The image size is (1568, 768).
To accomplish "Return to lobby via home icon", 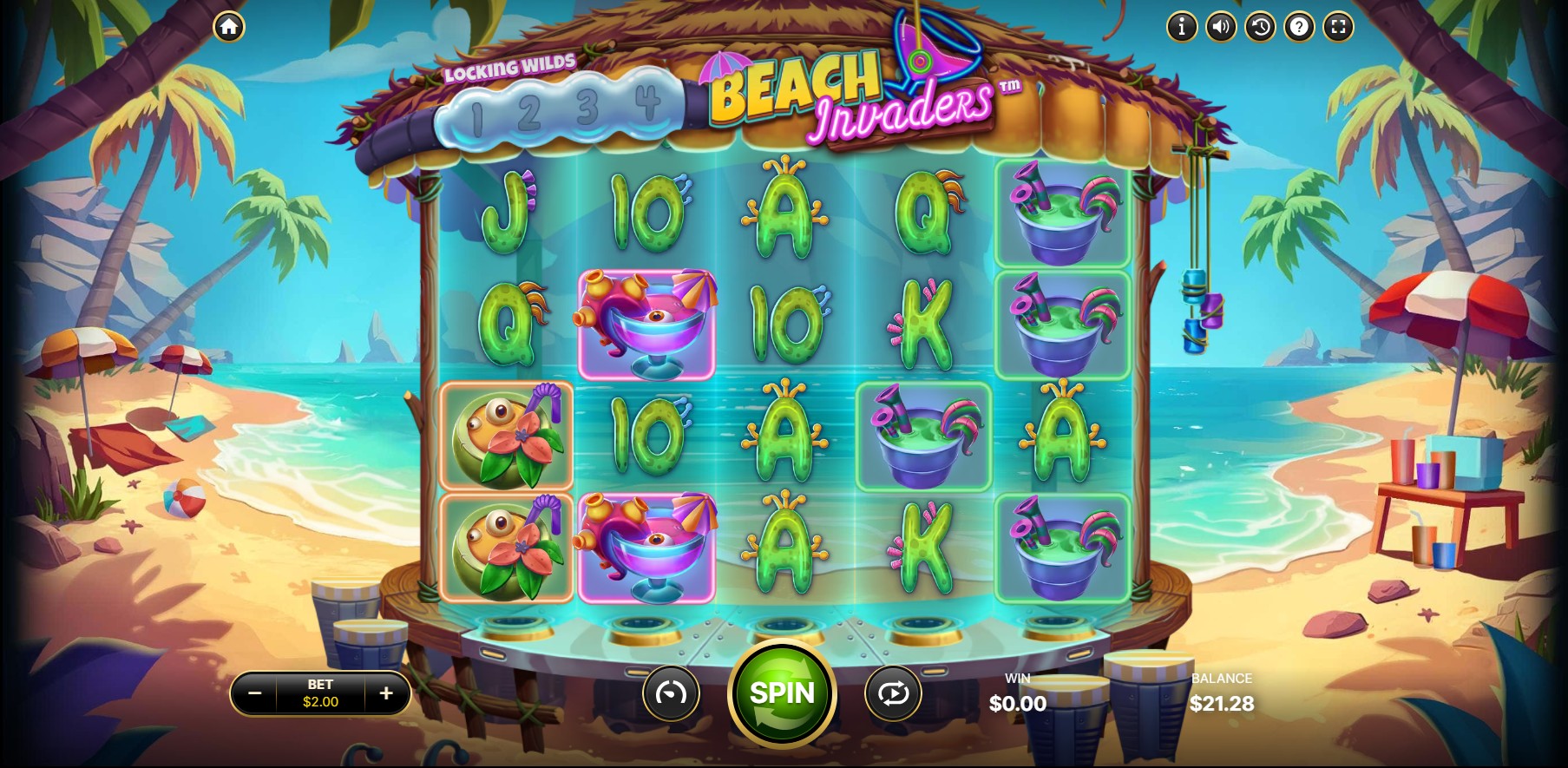I will [228, 27].
